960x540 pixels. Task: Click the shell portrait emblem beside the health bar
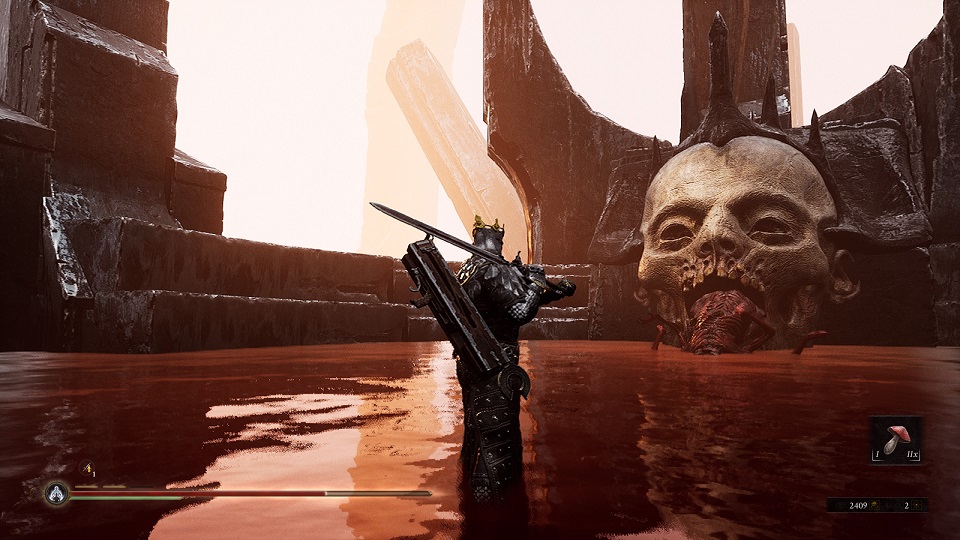coord(56,492)
